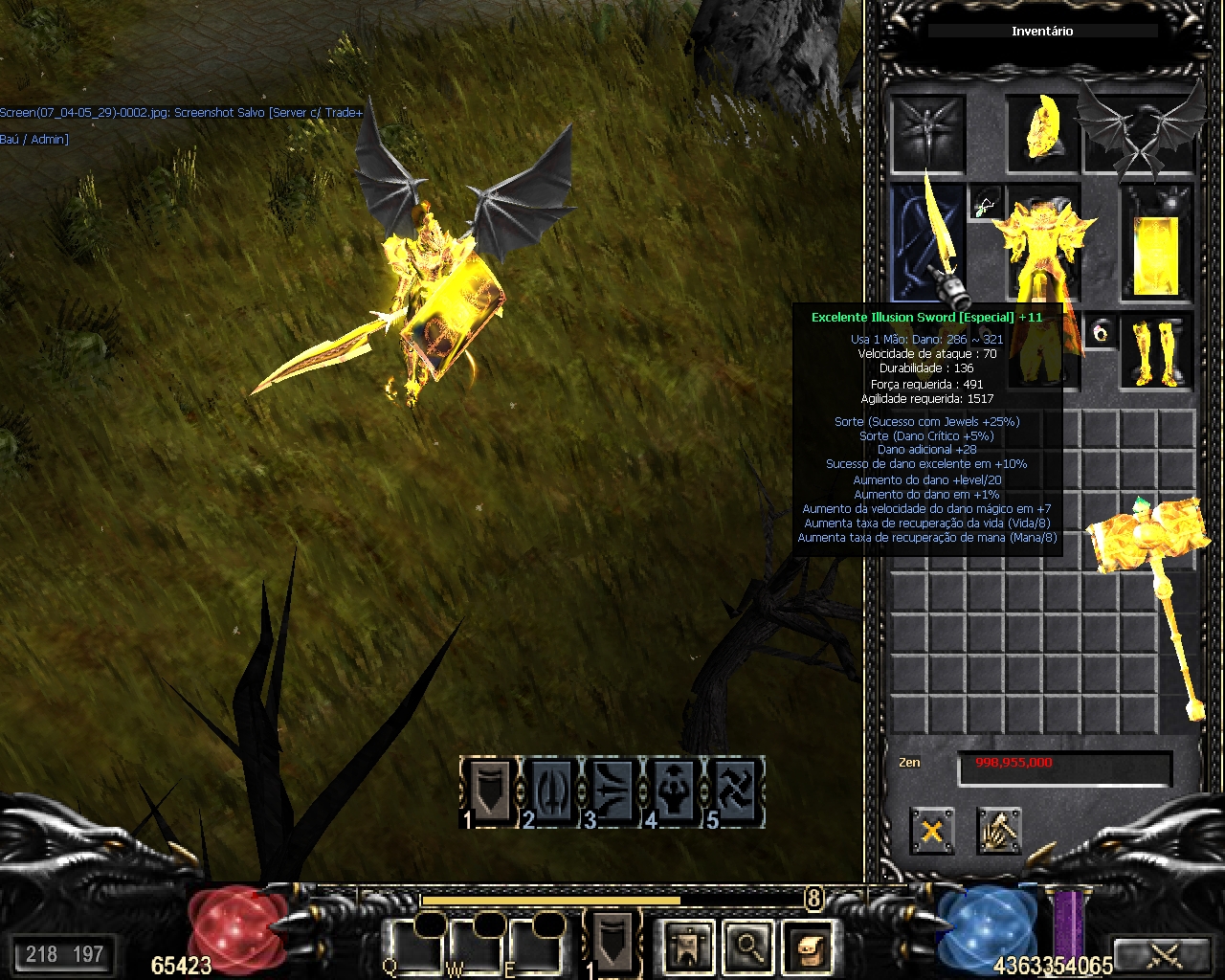Choose the triple-arrow skill in hotbar slot 3
Image resolution: width=1225 pixels, height=980 pixels.
(x=612, y=791)
